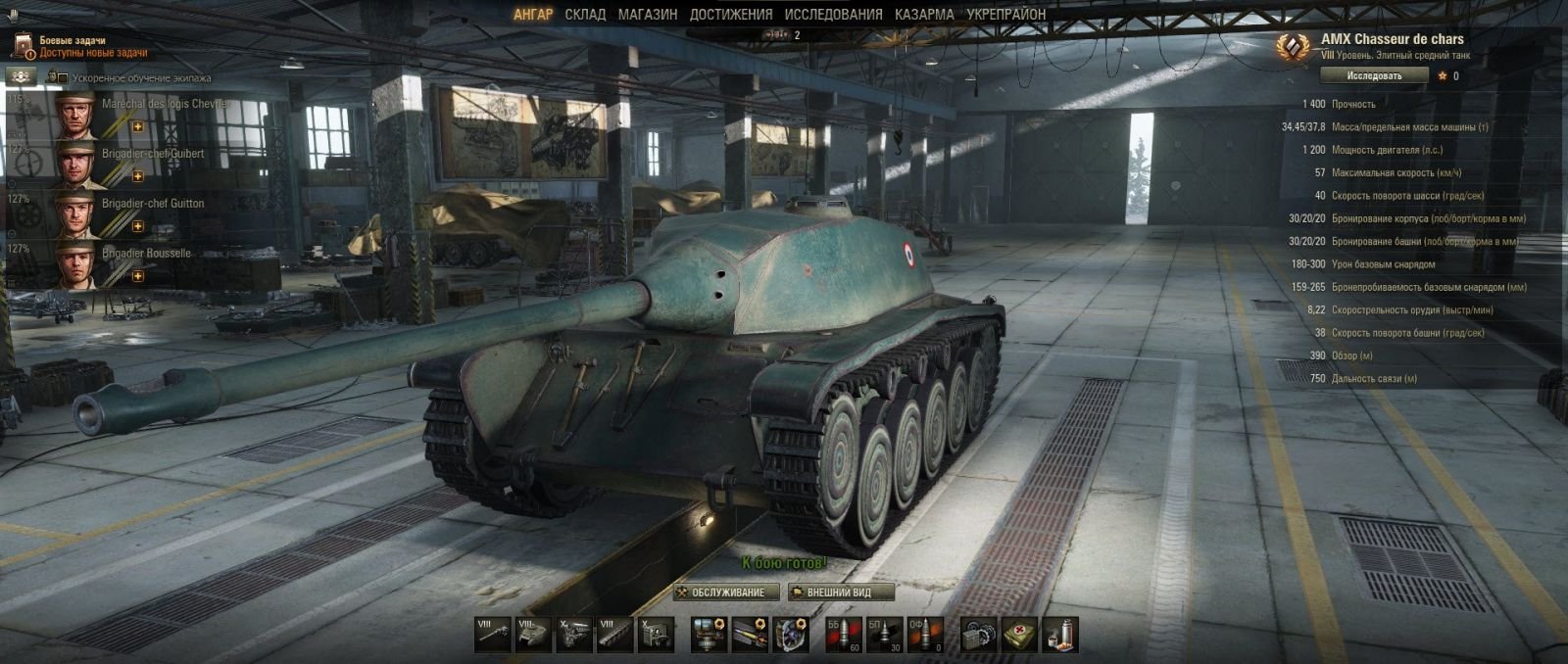
Task: Click the Исследовать button
Action: pyautogui.click(x=1374, y=75)
